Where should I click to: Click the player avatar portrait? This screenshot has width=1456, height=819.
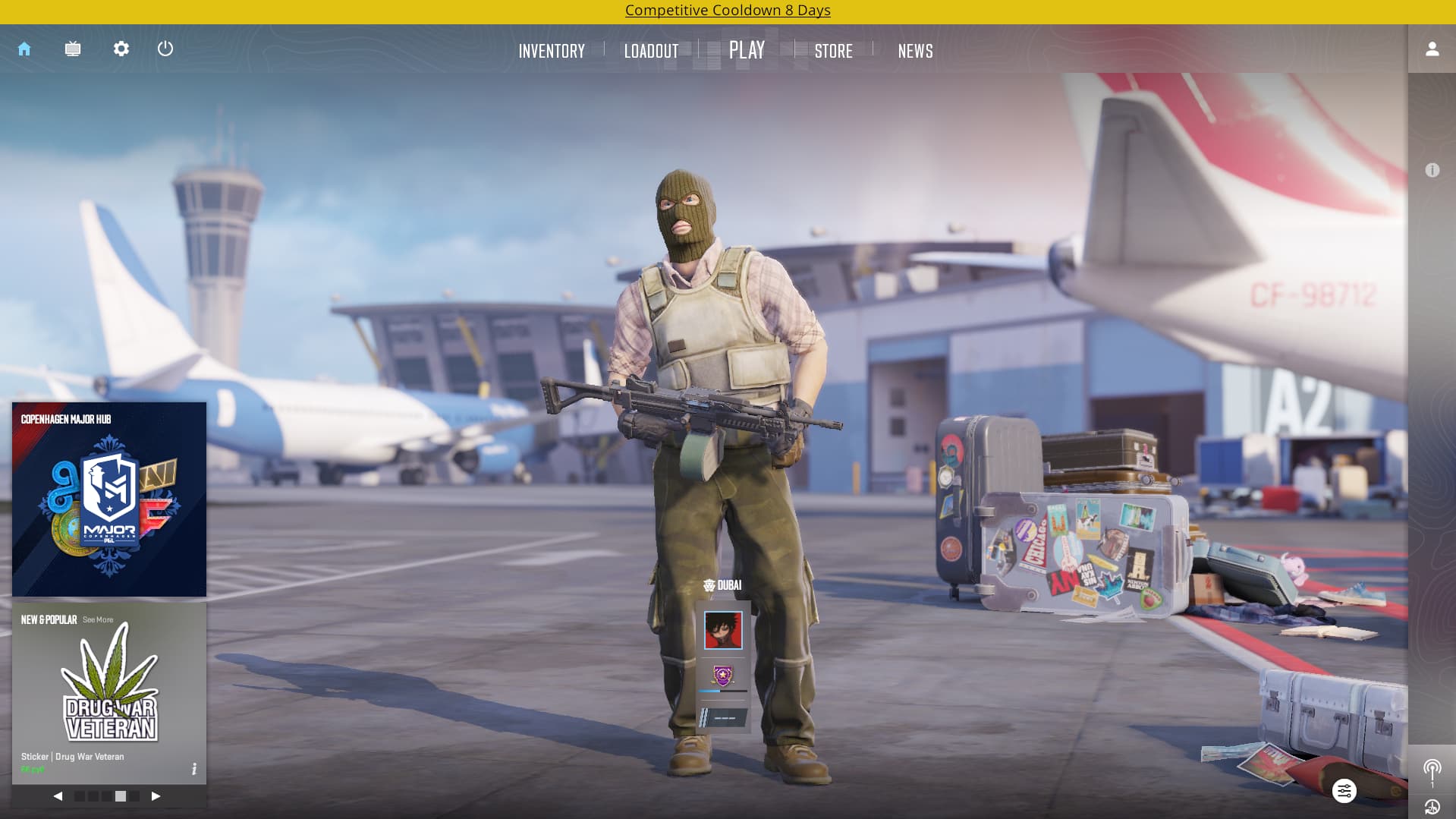[723, 631]
